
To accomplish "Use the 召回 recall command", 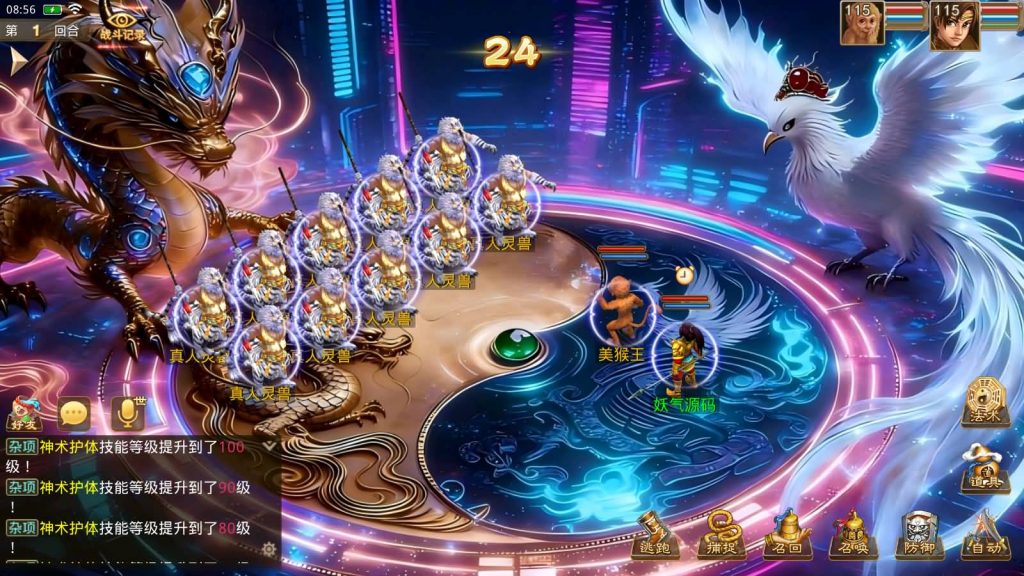I will (787, 533).
